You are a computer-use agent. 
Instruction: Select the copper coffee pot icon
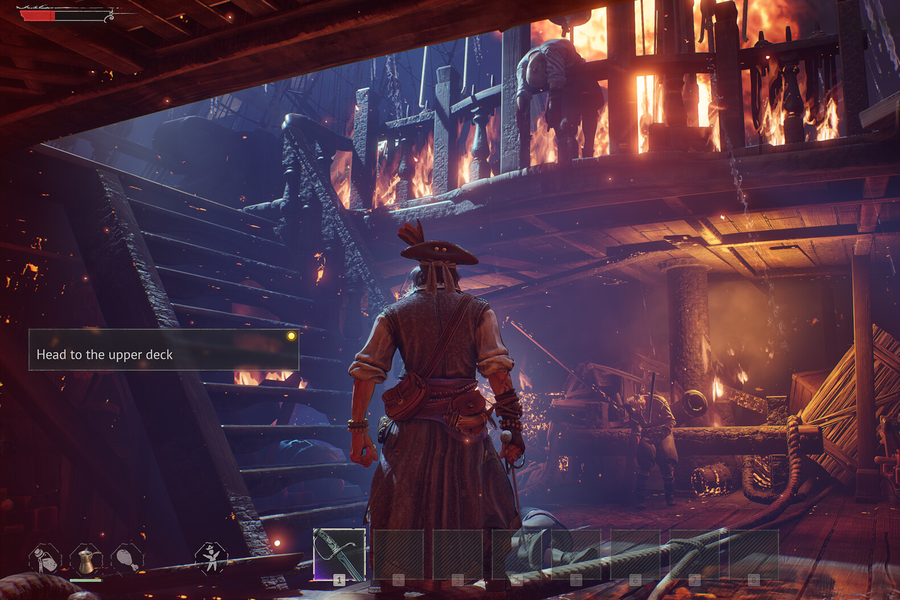[x=85, y=558]
